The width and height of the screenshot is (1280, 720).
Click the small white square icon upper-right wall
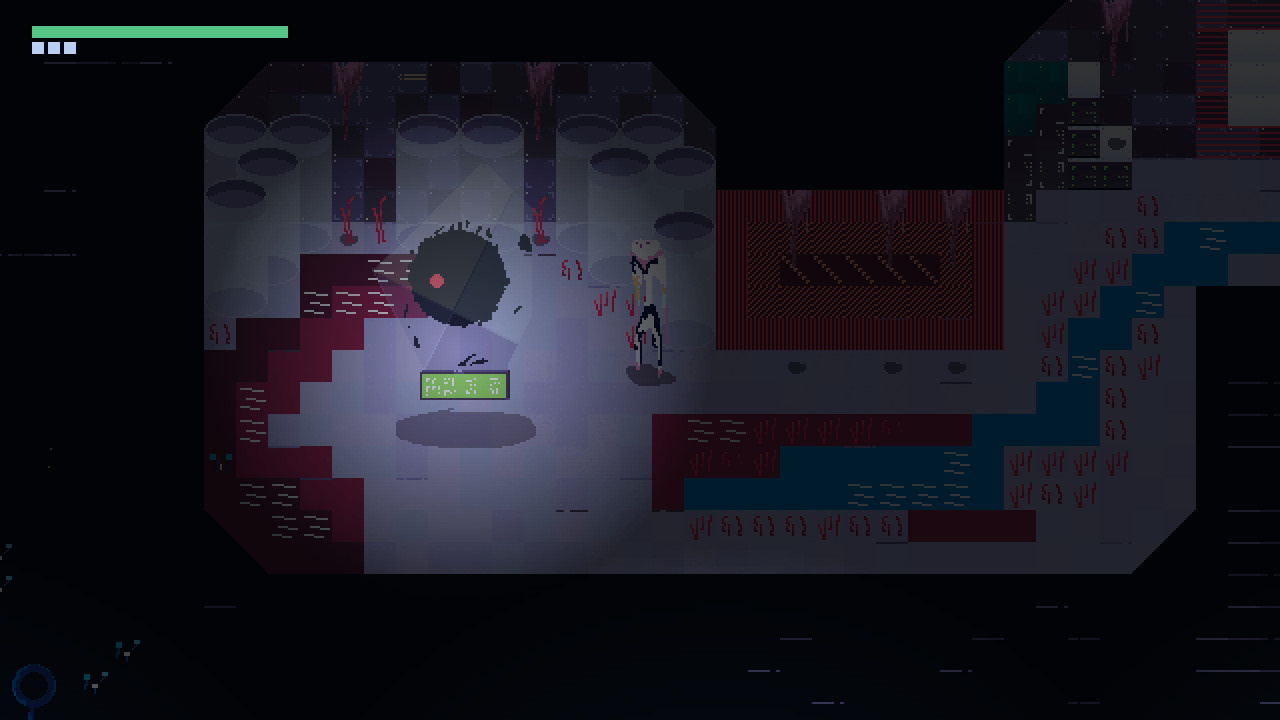pyautogui.click(x=1084, y=80)
